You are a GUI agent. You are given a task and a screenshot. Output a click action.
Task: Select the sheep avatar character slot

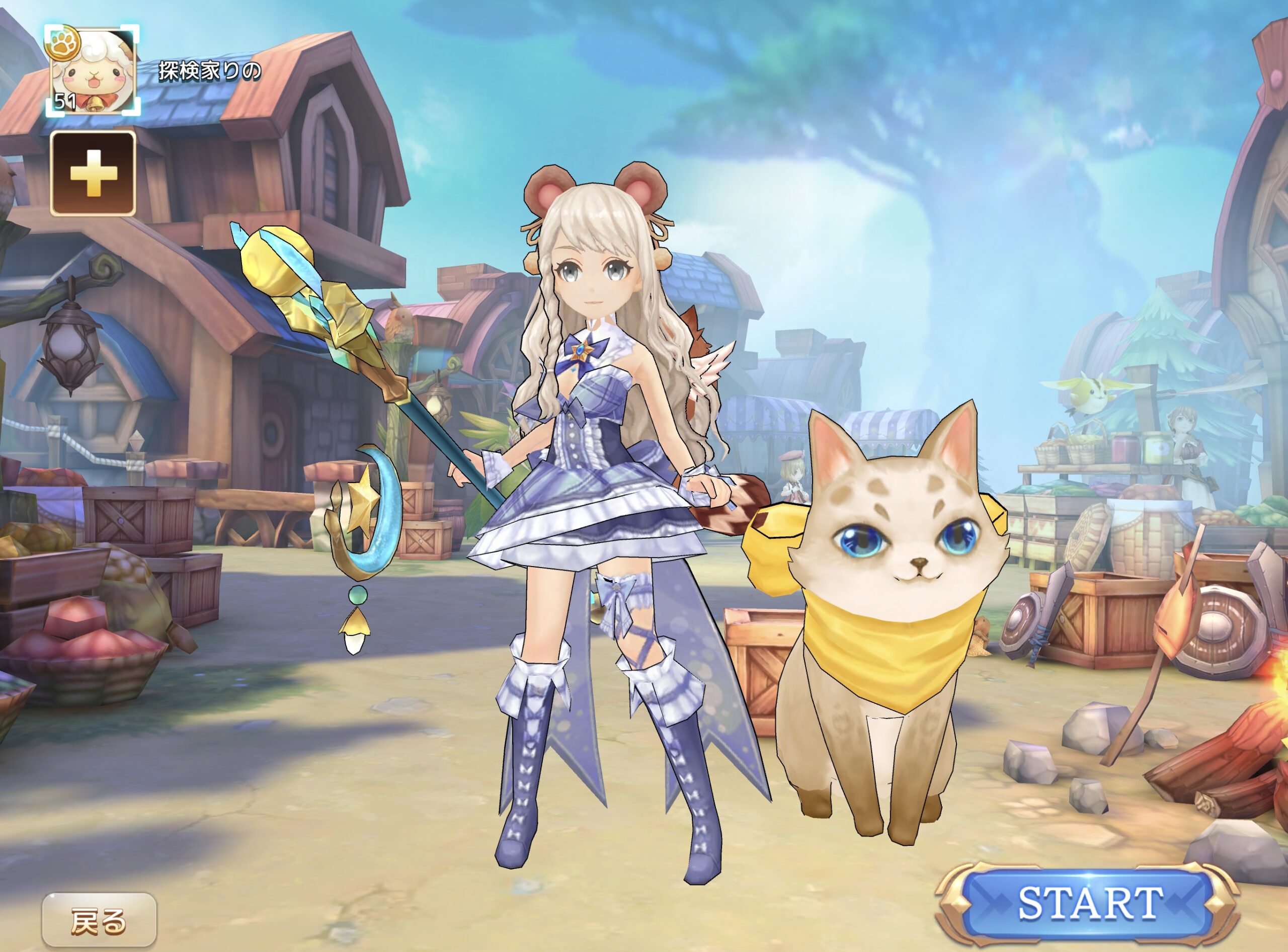click(x=93, y=71)
